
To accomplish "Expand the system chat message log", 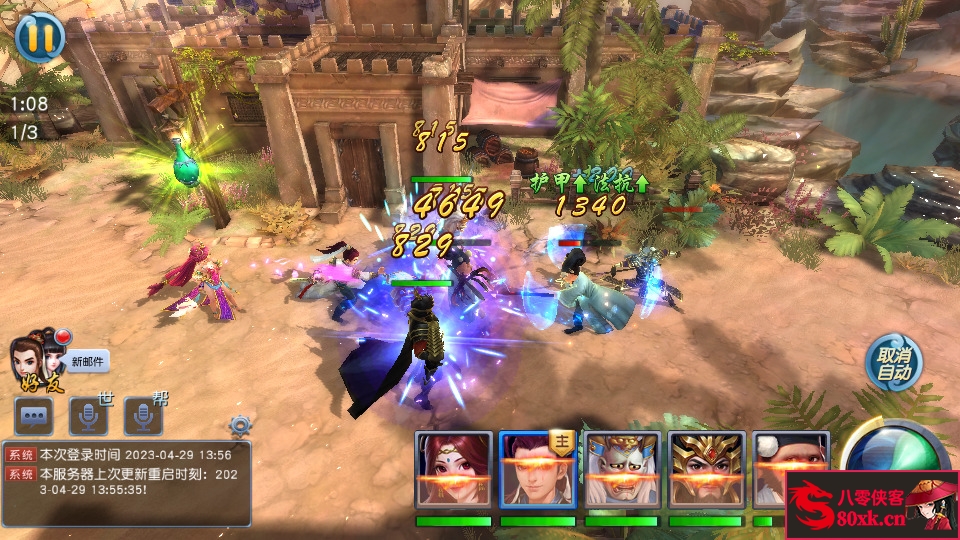I will [x=126, y=483].
